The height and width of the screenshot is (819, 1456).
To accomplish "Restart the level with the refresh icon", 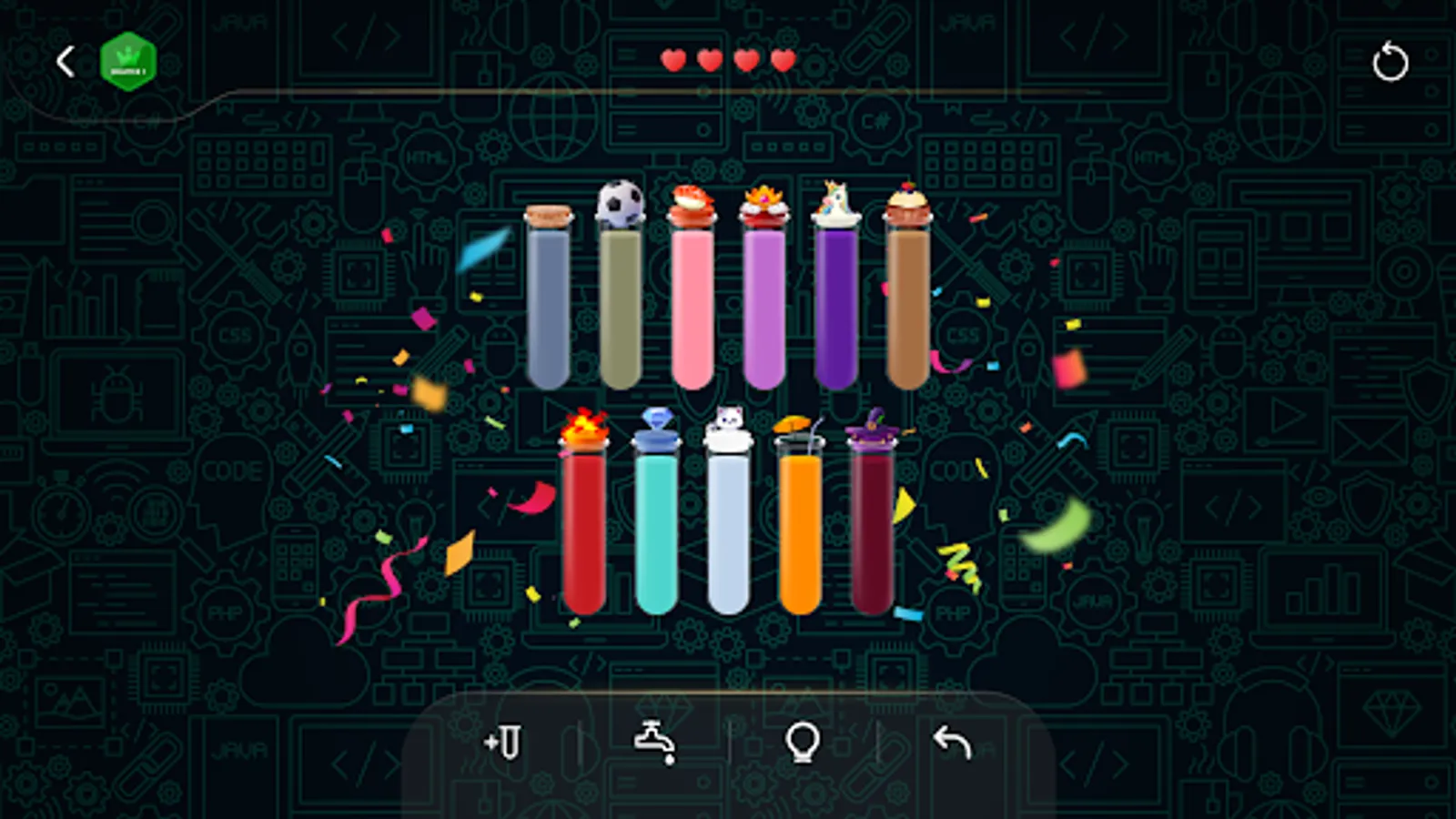I will (1391, 62).
